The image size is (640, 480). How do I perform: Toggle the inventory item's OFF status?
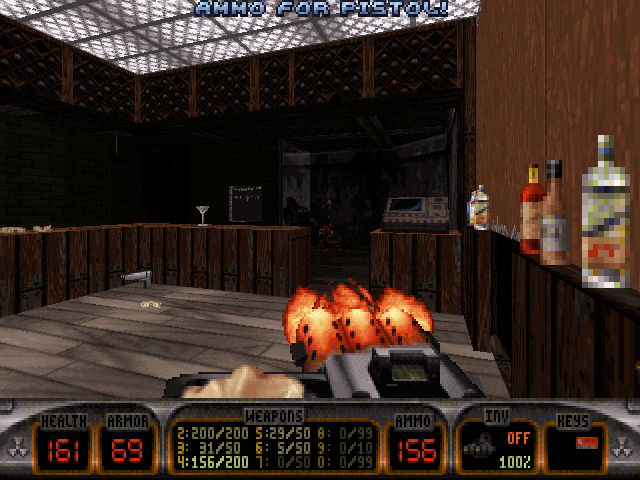click(x=515, y=437)
